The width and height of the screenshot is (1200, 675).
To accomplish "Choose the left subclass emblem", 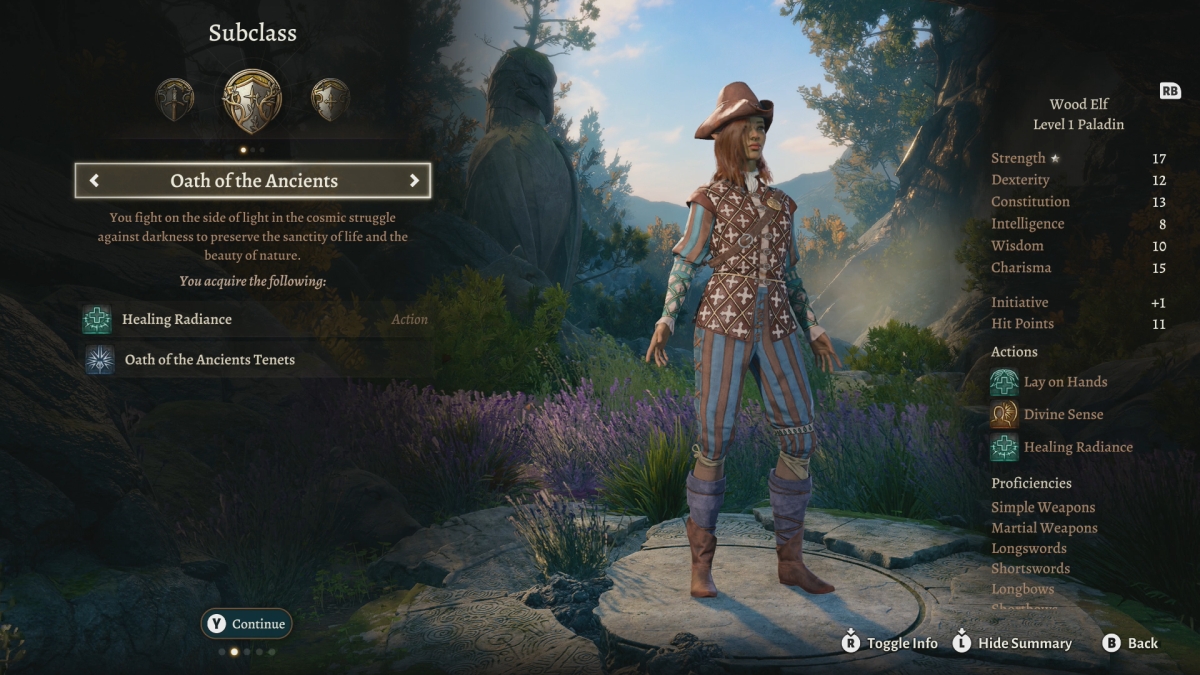I will pyautogui.click(x=175, y=100).
